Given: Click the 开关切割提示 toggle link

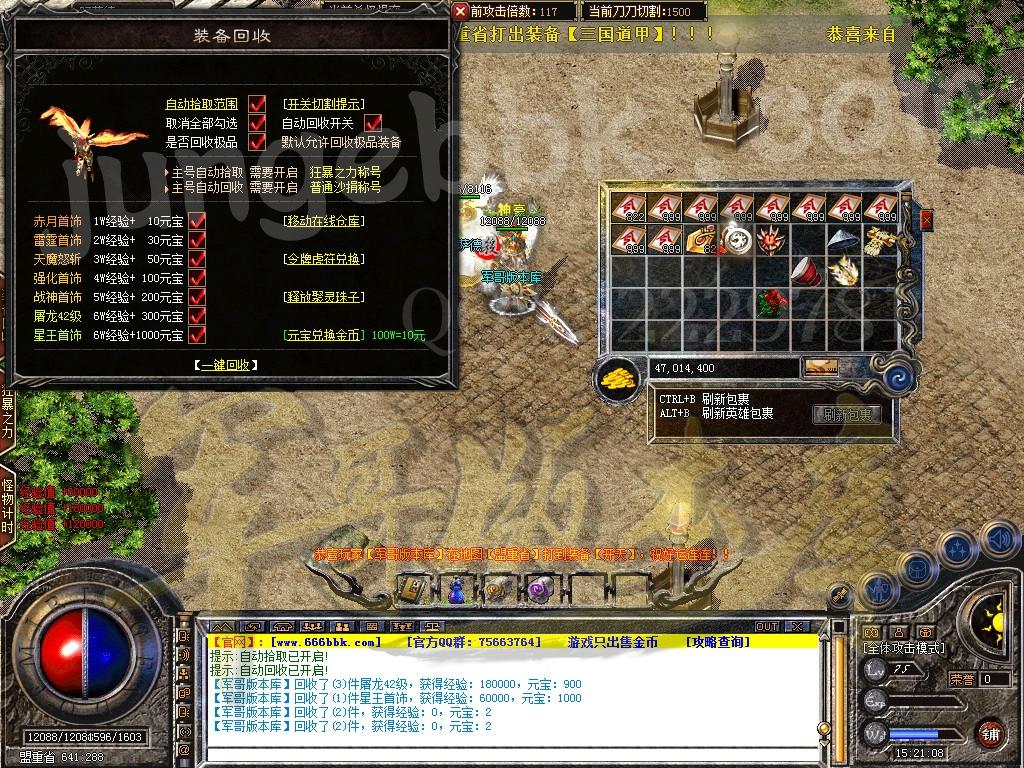Looking at the screenshot, I should pos(324,104).
